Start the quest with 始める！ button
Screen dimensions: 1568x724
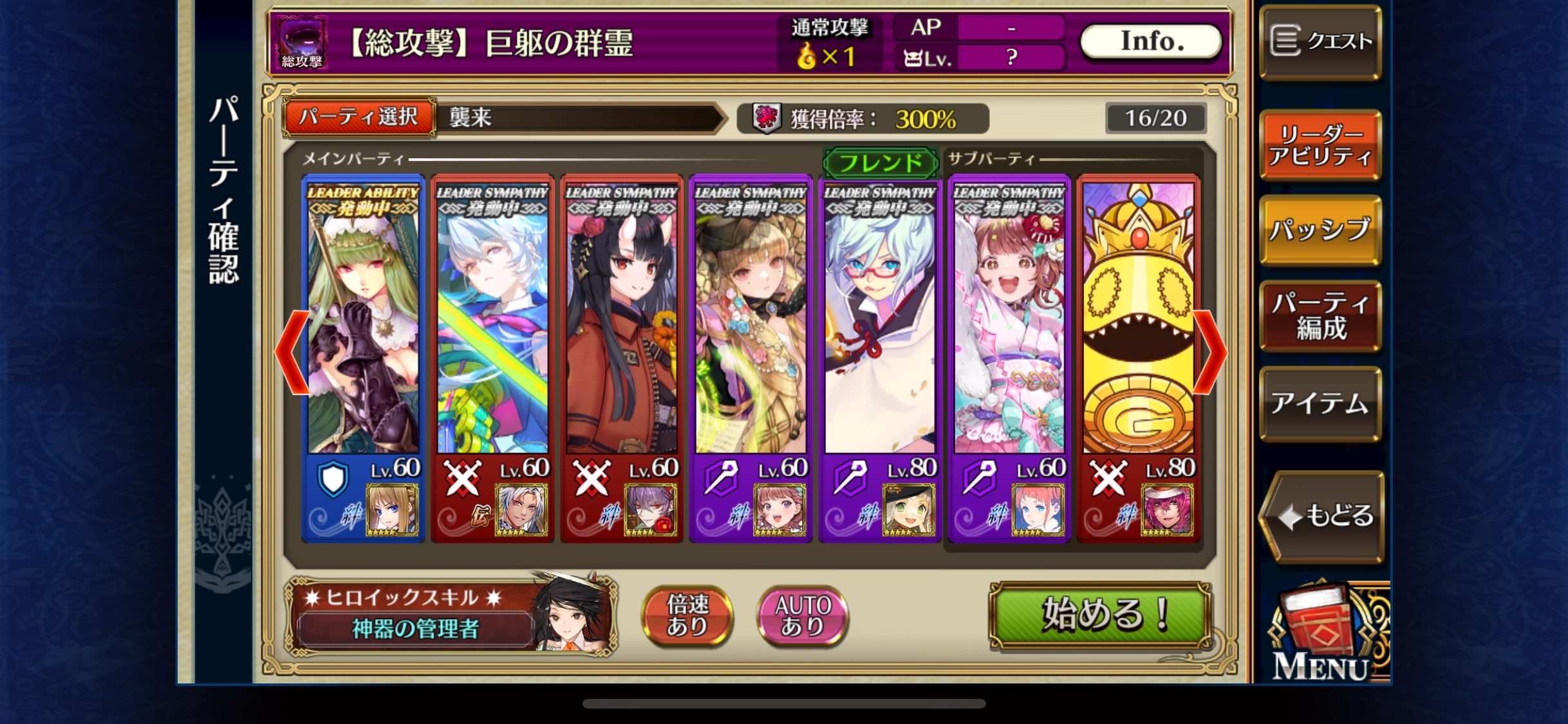click(1099, 615)
